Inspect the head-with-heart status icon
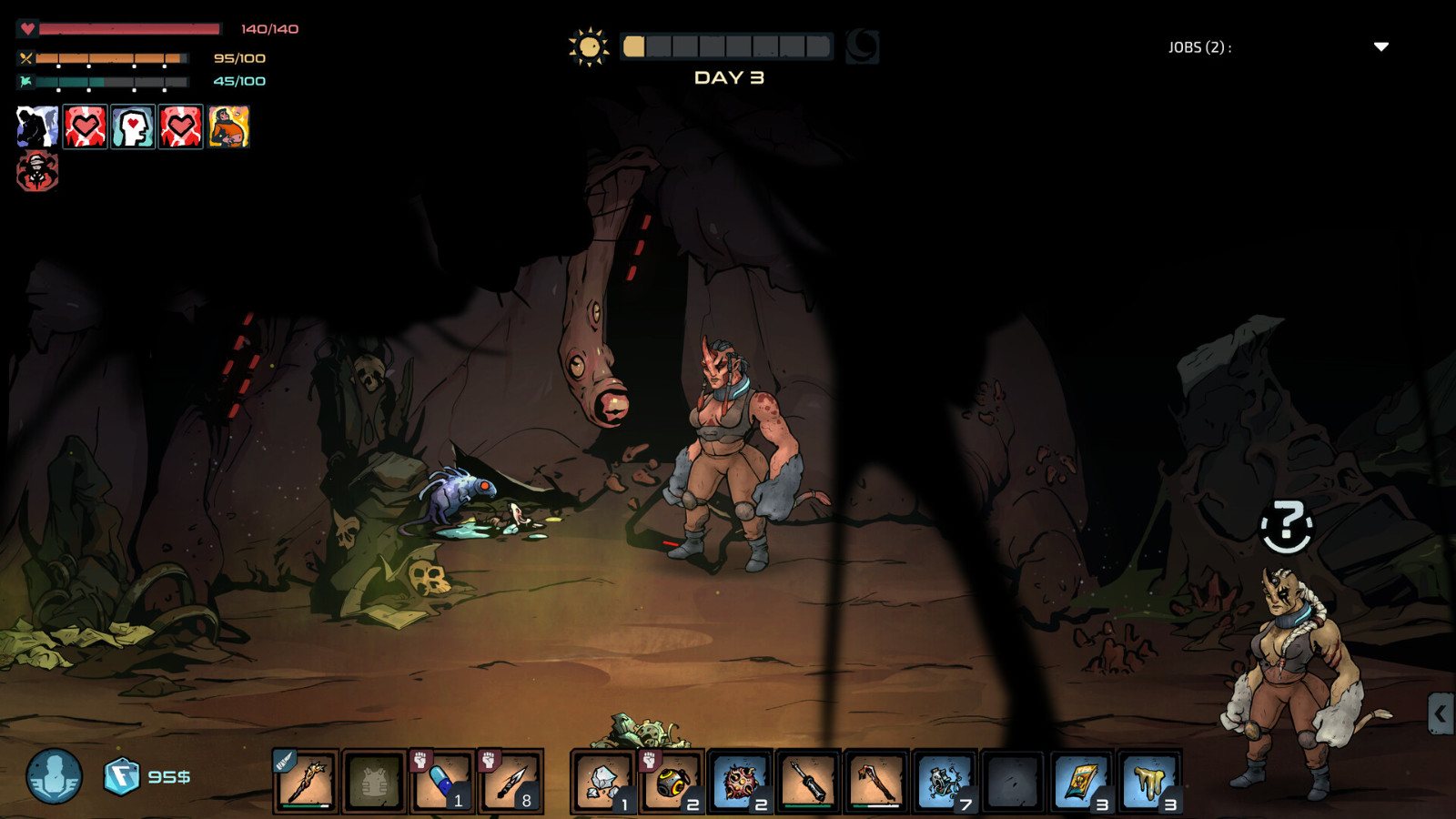 coord(133,126)
